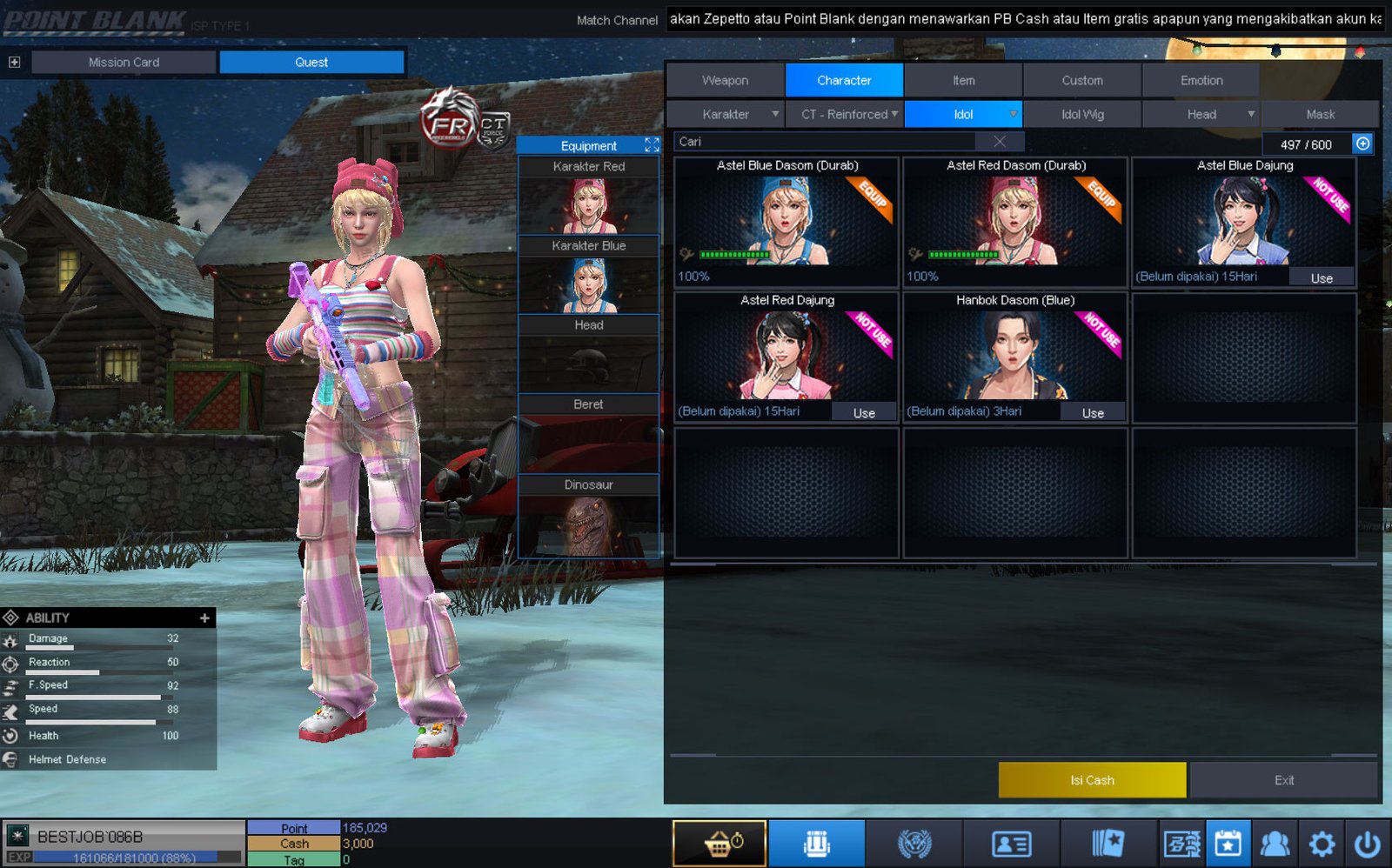This screenshot has height=868, width=1392.
Task: Open the Mission Card tab
Action: coord(124,62)
